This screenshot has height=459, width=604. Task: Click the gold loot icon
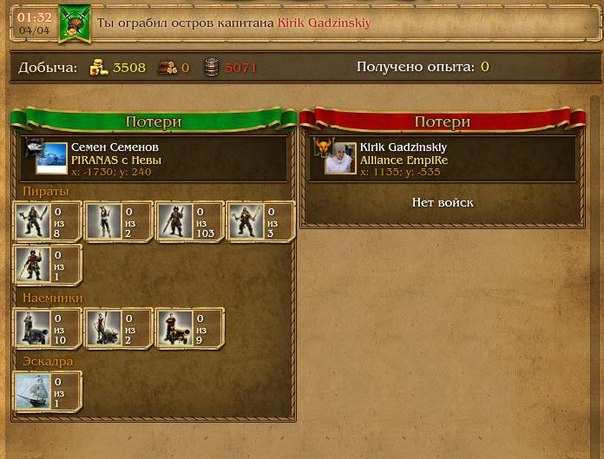98,68
